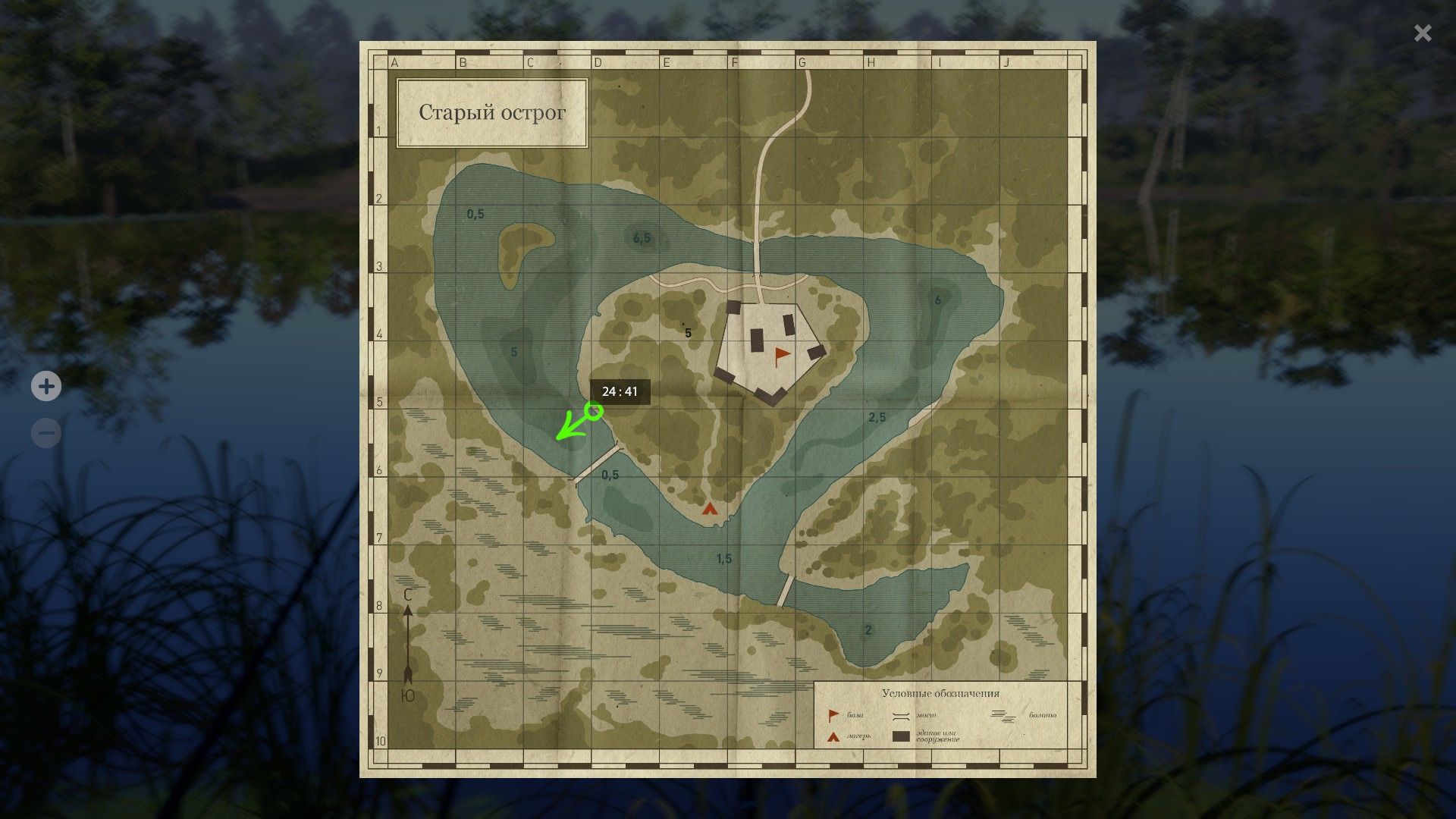Zoom in using the plus button
Image resolution: width=1456 pixels, height=819 pixels.
[46, 386]
